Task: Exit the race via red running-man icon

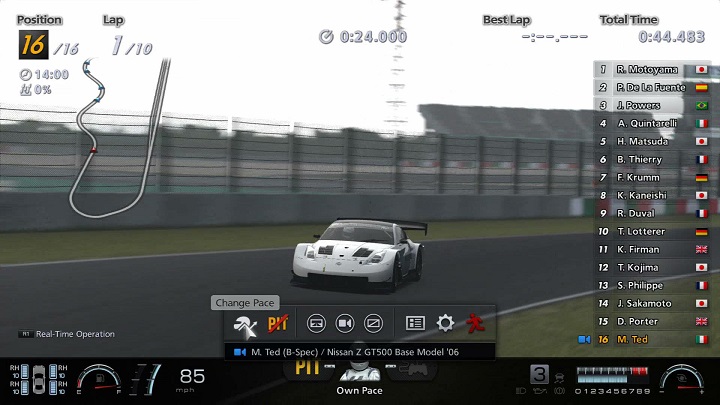Action: (x=476, y=323)
